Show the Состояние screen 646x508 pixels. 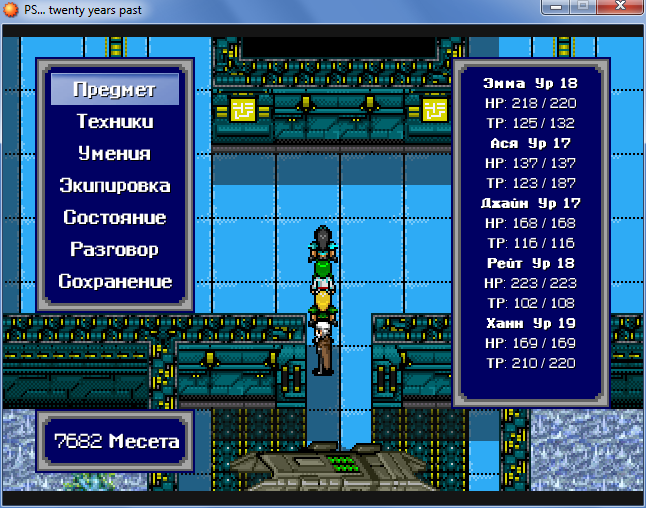tap(114, 218)
